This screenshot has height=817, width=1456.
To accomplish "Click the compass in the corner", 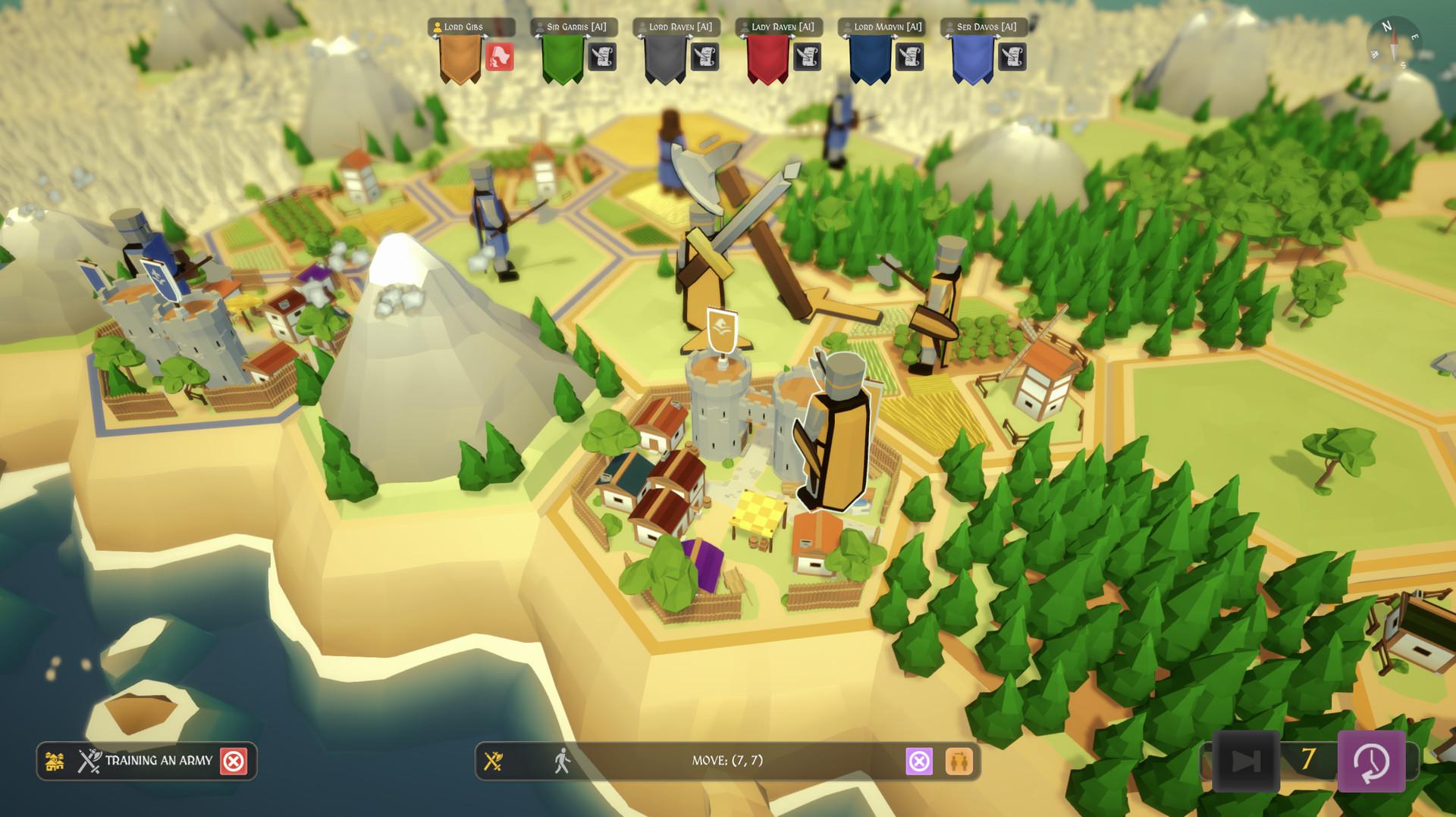I will click(1394, 42).
